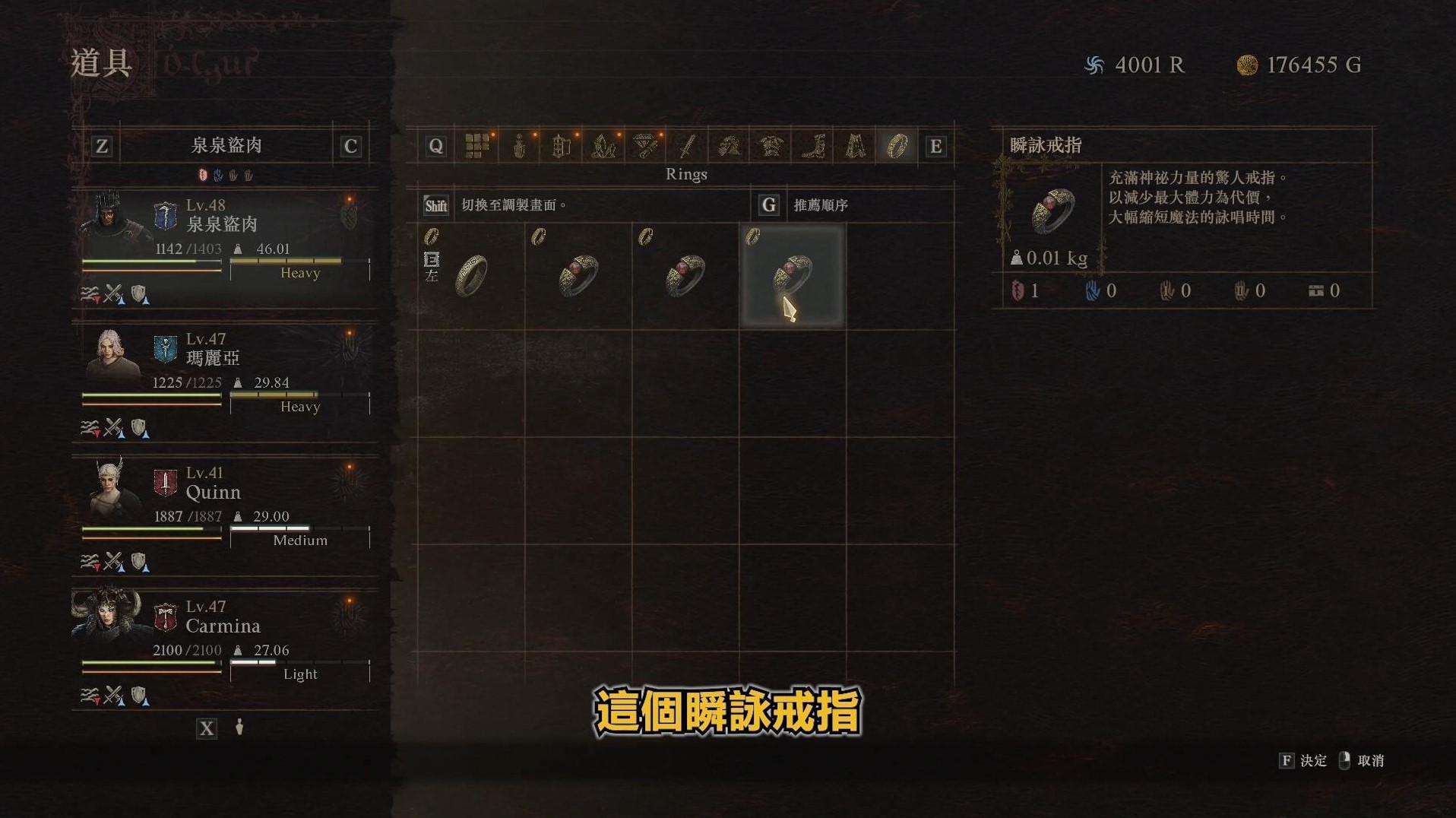1456x818 pixels.
Task: Select the torso armor category icon
Action: point(770,145)
